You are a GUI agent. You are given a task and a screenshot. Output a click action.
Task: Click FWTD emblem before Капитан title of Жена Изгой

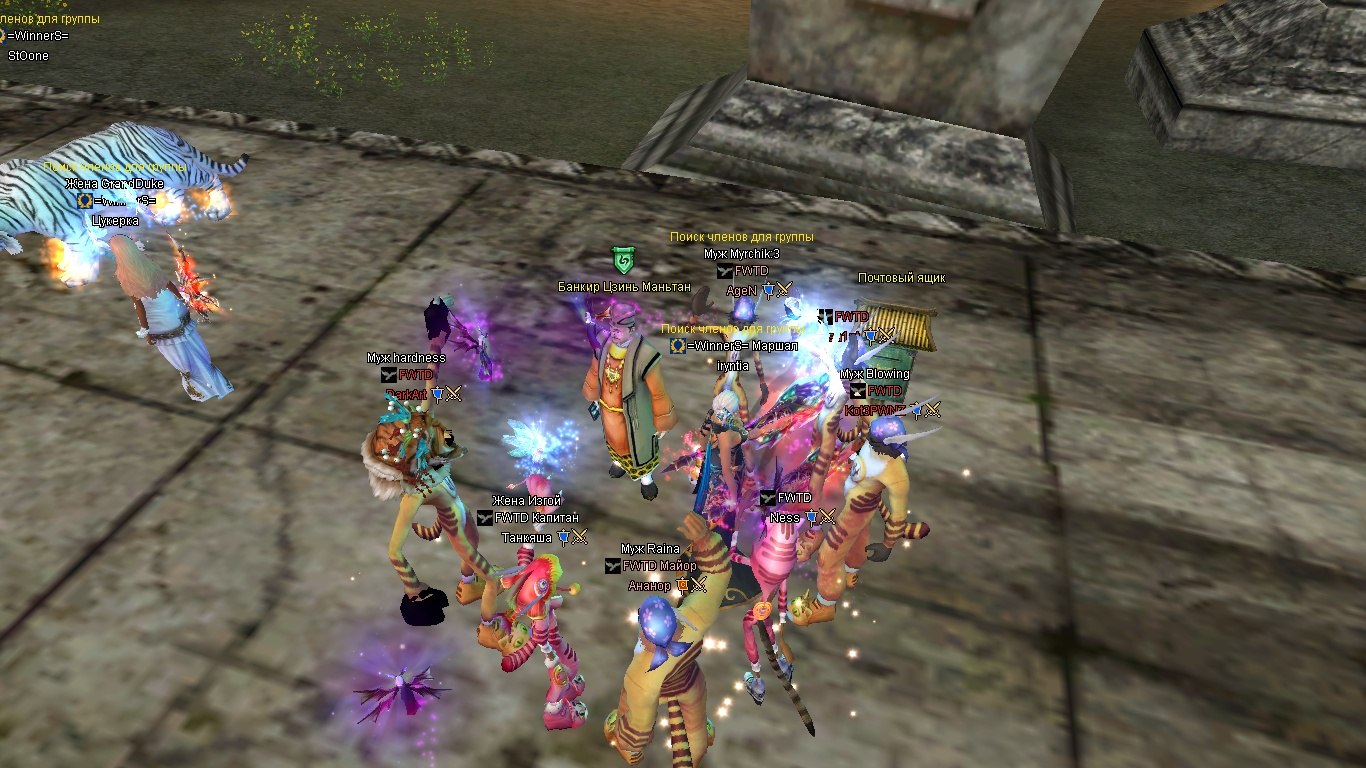point(484,518)
